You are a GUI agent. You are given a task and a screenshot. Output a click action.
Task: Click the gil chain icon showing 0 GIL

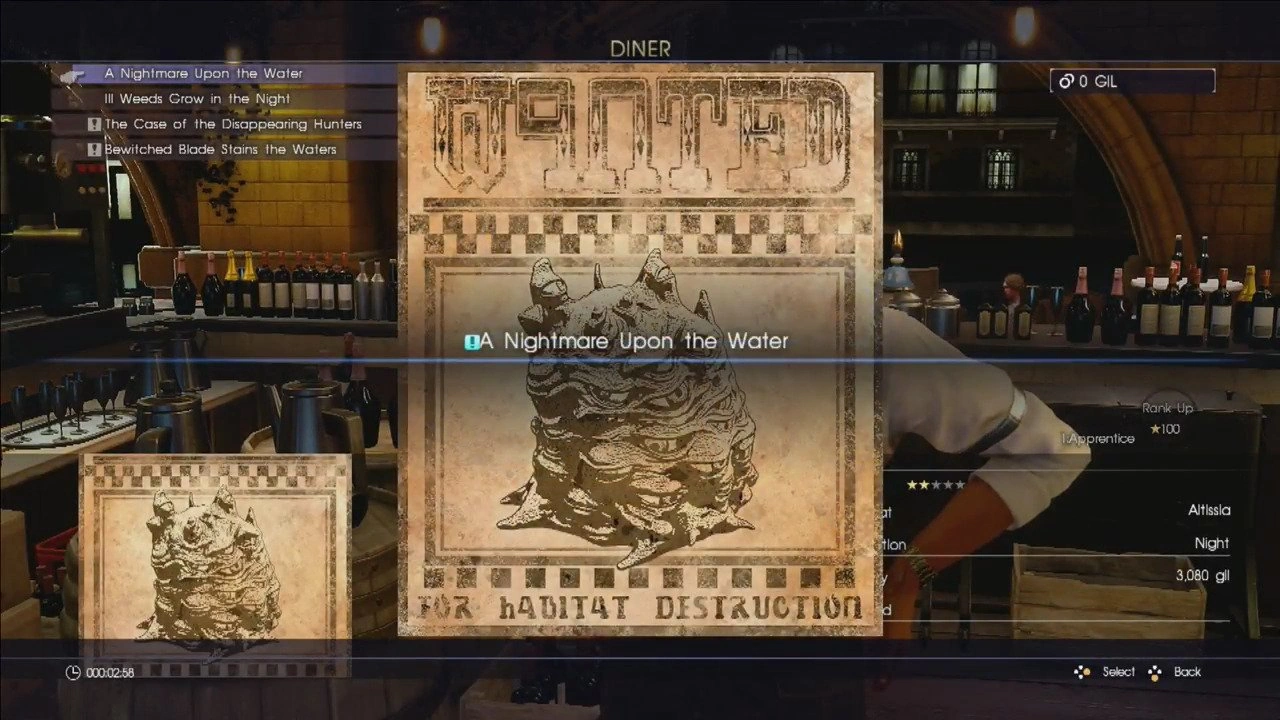click(x=1066, y=81)
